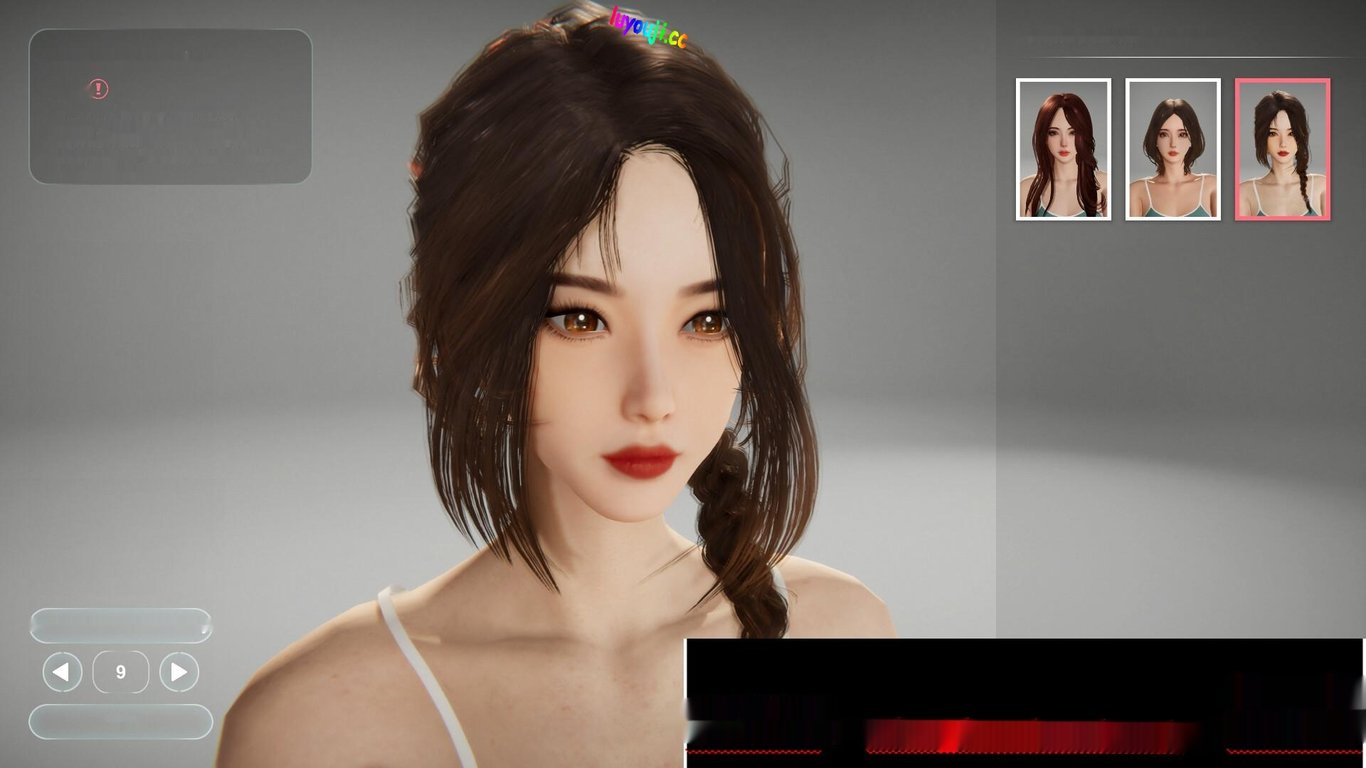Click the pink-highlighted selected hairstyle frame
The height and width of the screenshot is (768, 1366).
pyautogui.click(x=1282, y=149)
